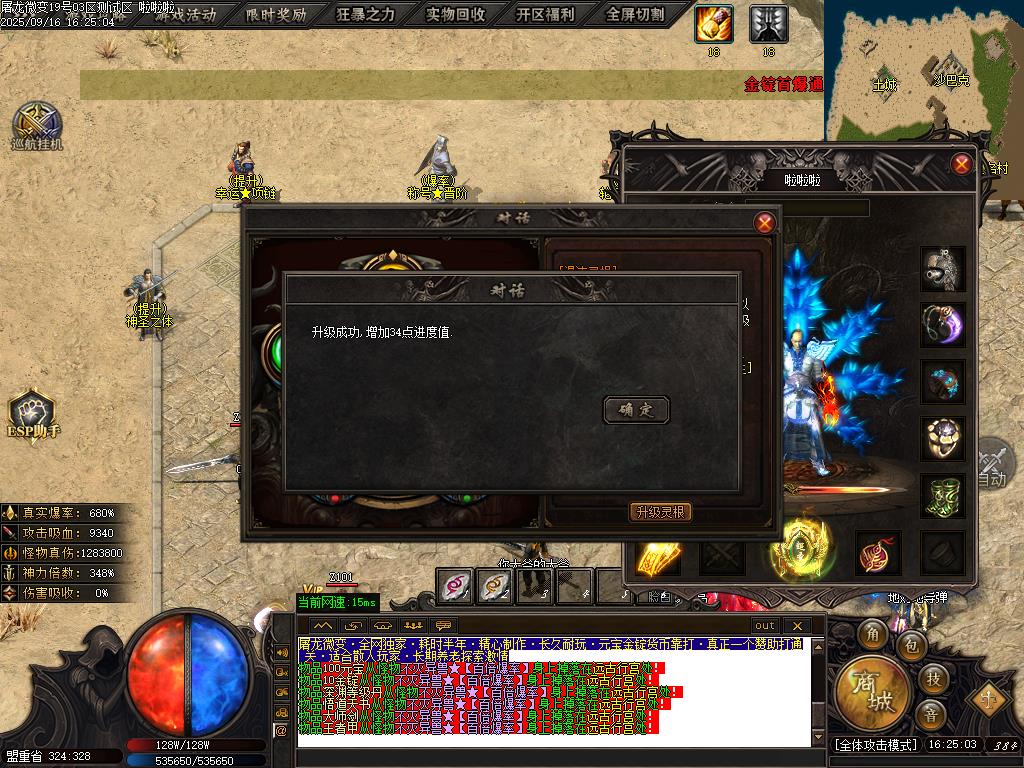
Task: Open the ESP助手 fist icon
Action: [x=32, y=412]
